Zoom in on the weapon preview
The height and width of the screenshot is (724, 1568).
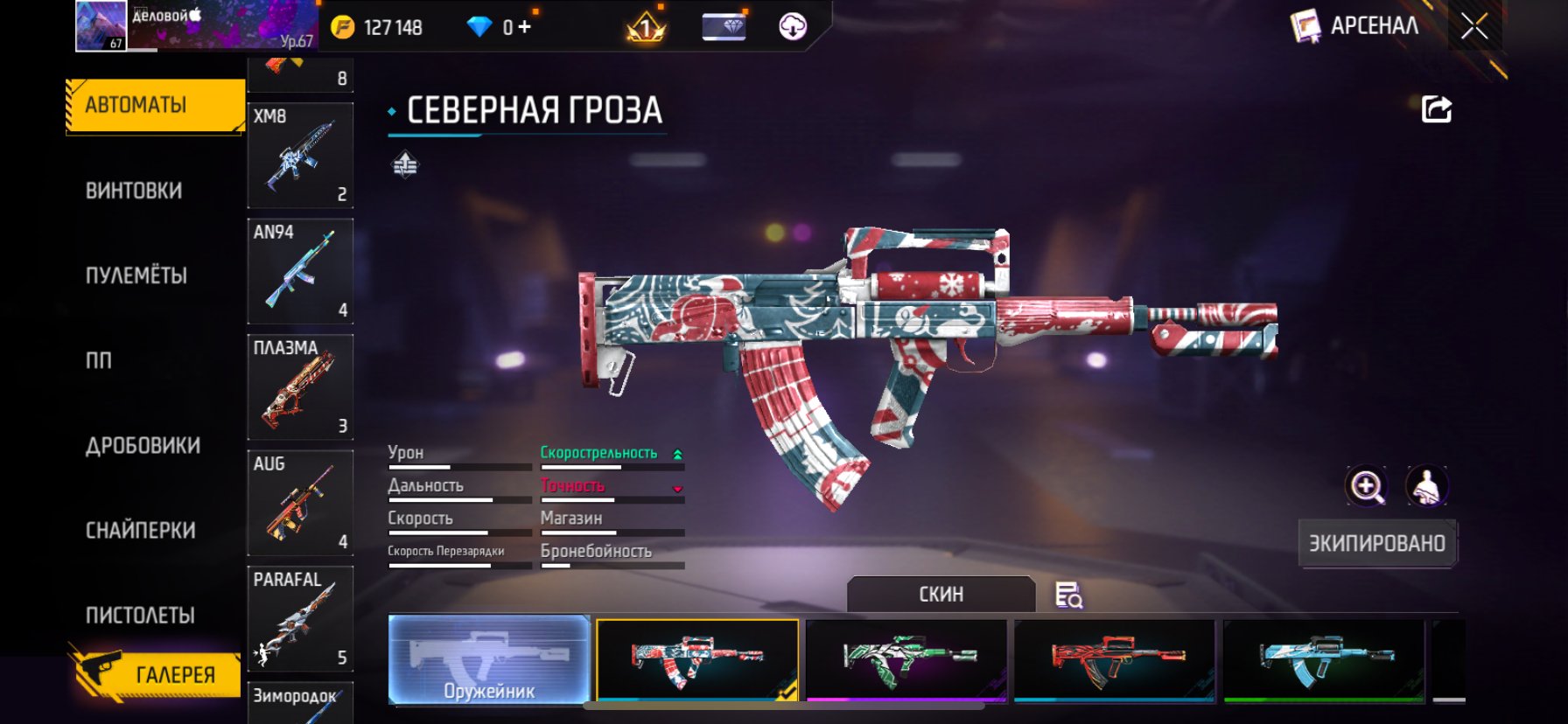[1366, 486]
